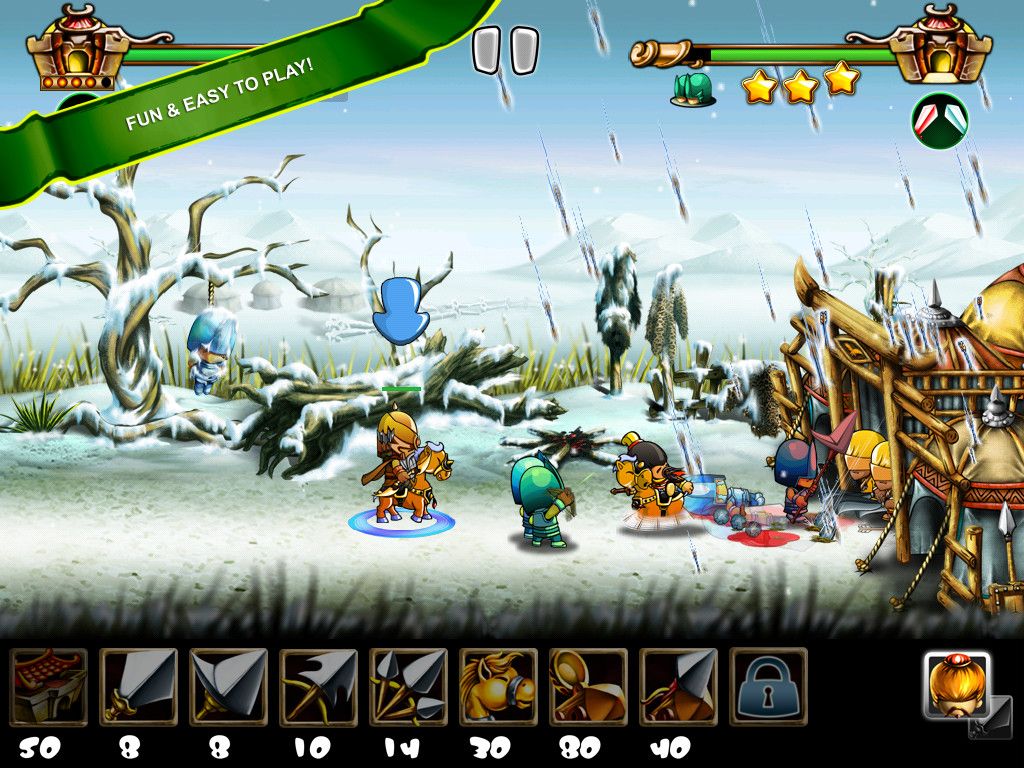Viewport: 1024px width, 768px height.
Task: Summon the broad sword unit
Action: pyautogui.click(x=139, y=686)
